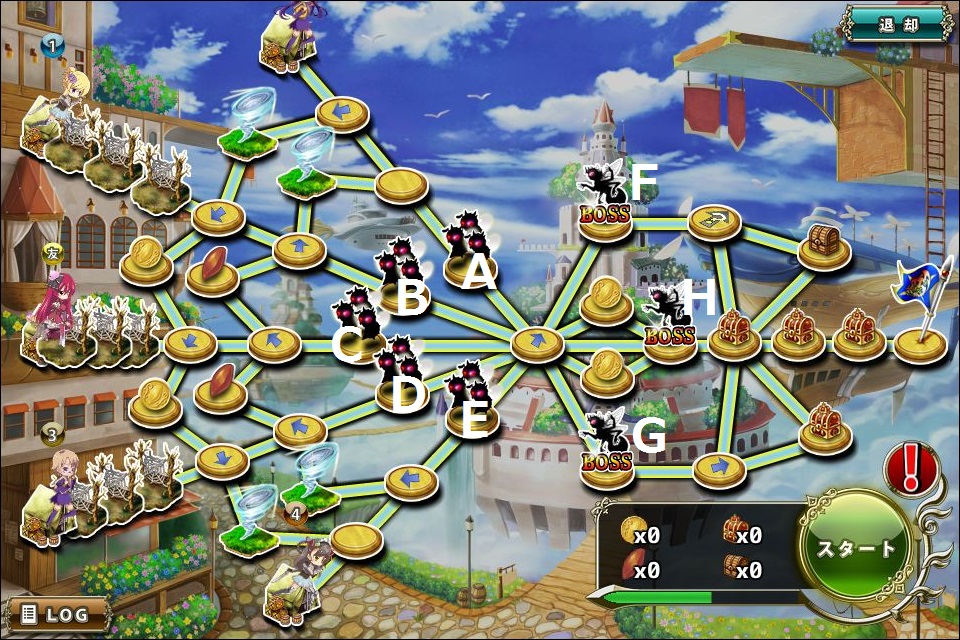Image resolution: width=960 pixels, height=640 pixels.
Task: Choose enemy node B
Action: click(x=399, y=275)
